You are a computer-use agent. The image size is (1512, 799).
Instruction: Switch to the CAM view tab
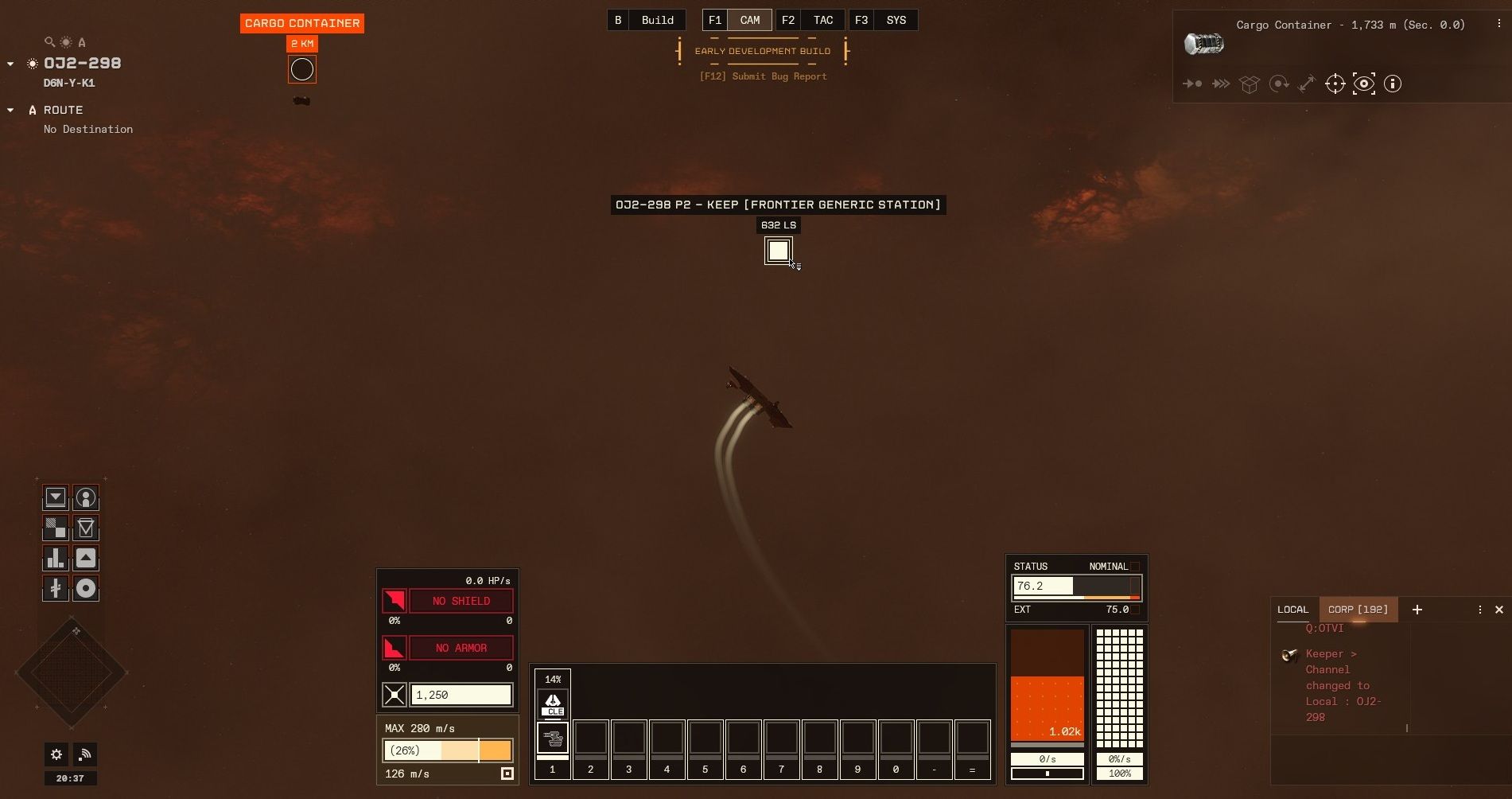749,21
